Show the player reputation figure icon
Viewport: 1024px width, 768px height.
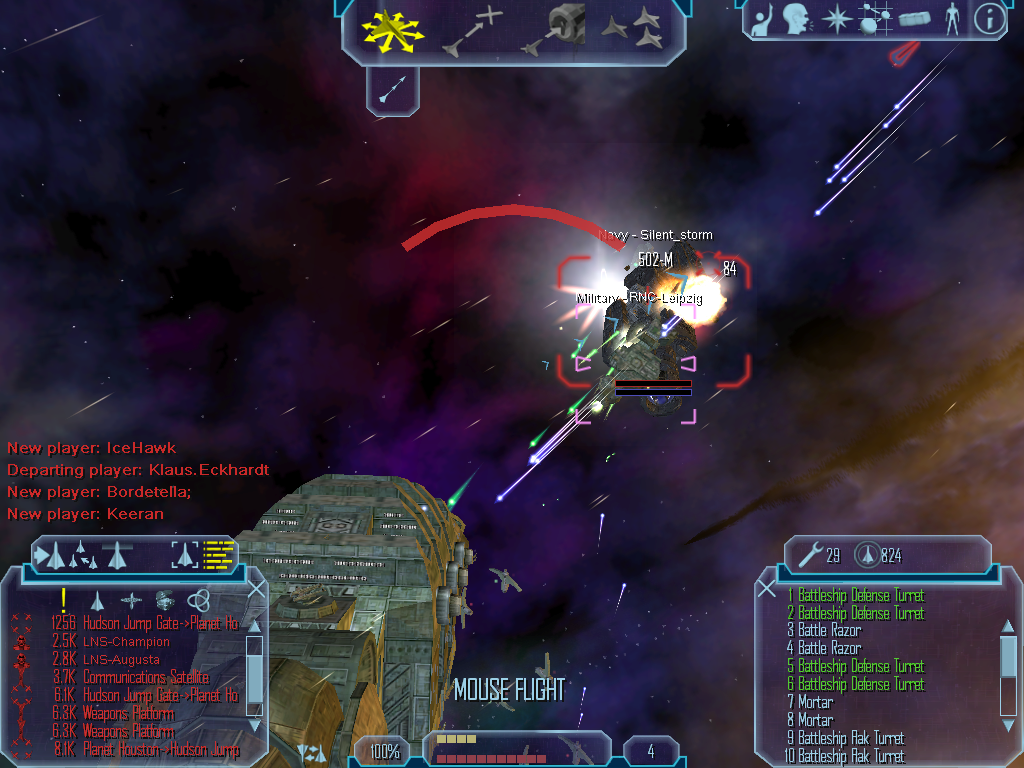click(x=951, y=19)
